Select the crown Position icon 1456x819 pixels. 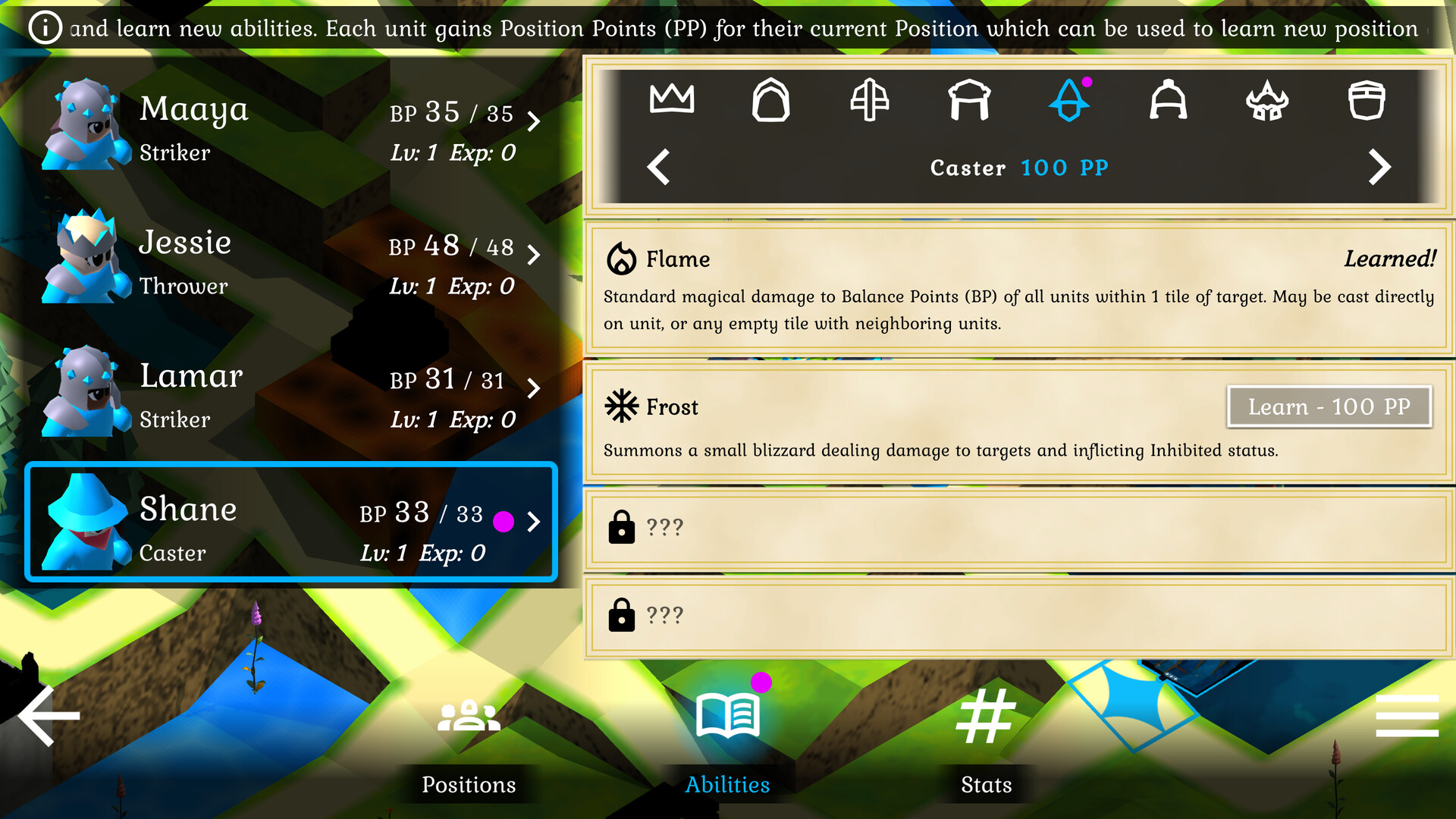[671, 99]
